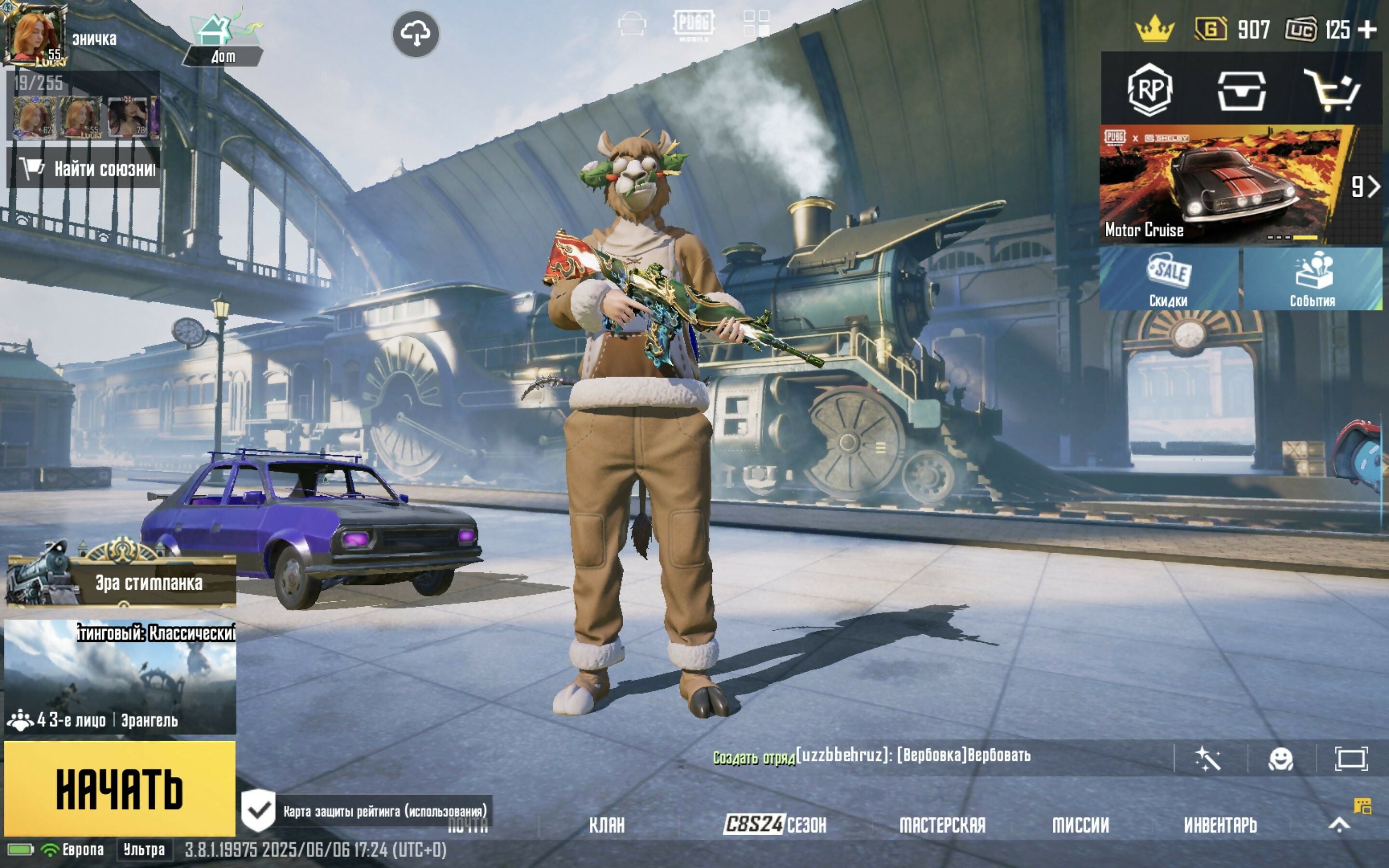This screenshot has height=868, width=1389.
Task: Start the match with the НАЧАТЬ button
Action: pos(120,789)
